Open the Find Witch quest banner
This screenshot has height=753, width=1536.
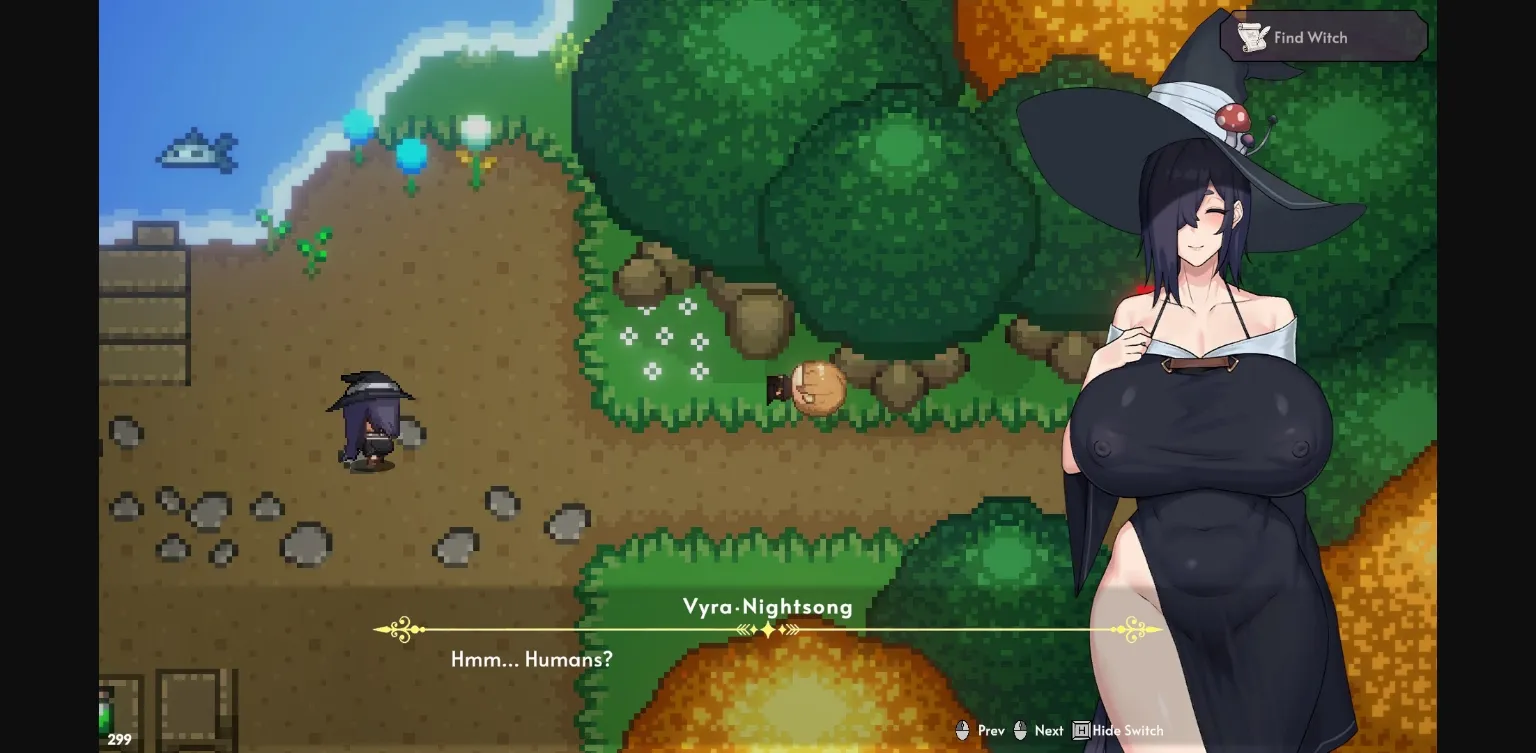[x=1322, y=36]
